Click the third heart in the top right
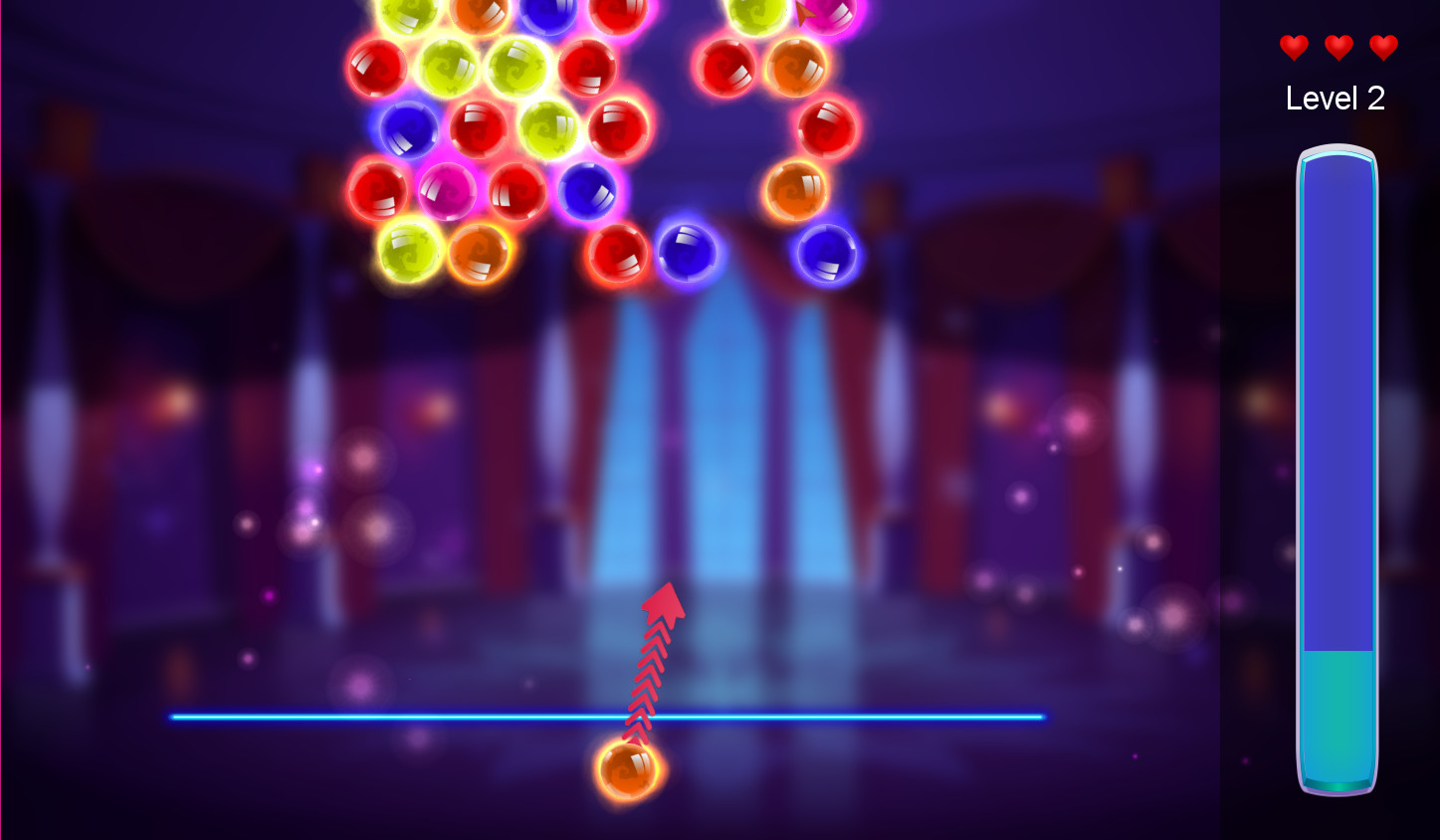The image size is (1440, 840). (1383, 47)
